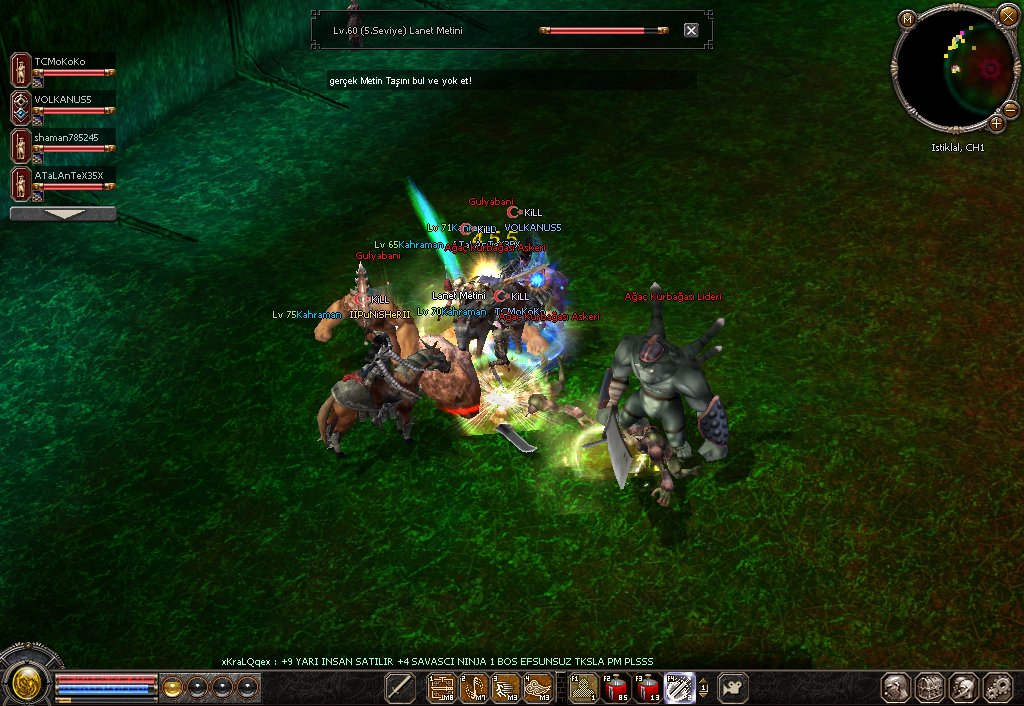Click the golden dragon emblem orb
This screenshot has height=706, width=1024.
(x=25, y=685)
